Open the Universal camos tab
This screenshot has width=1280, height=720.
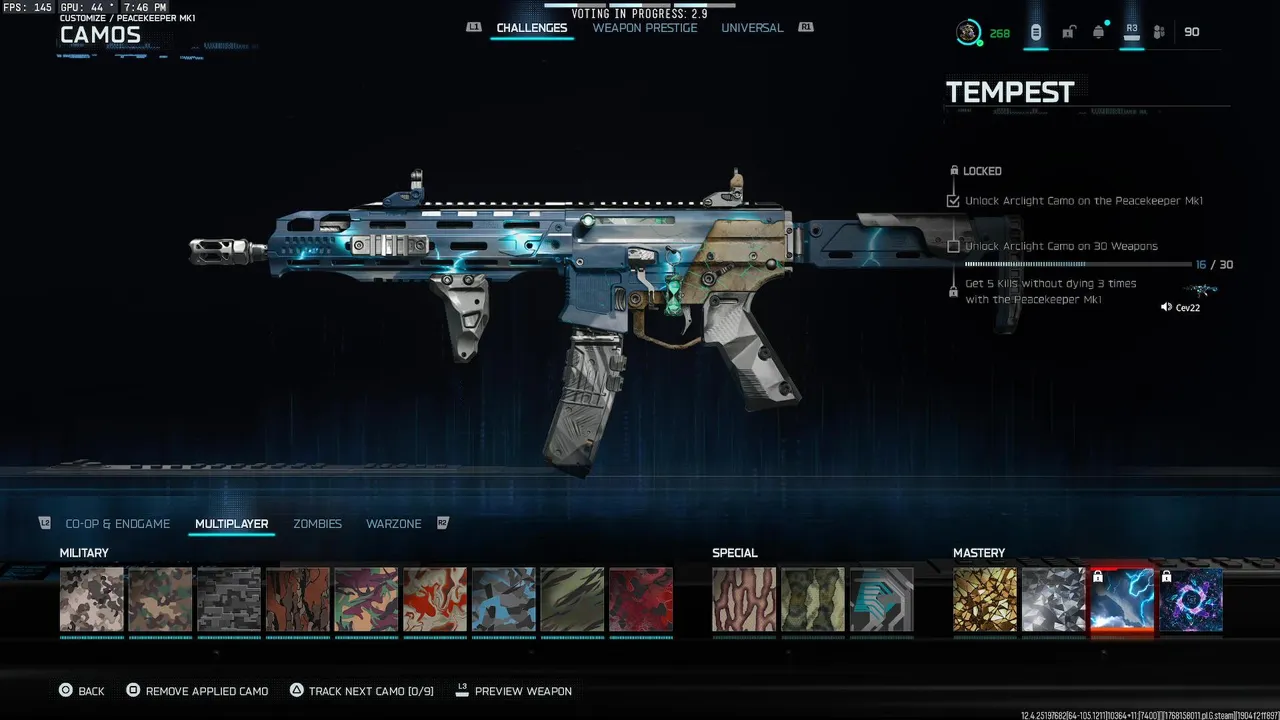click(x=752, y=28)
